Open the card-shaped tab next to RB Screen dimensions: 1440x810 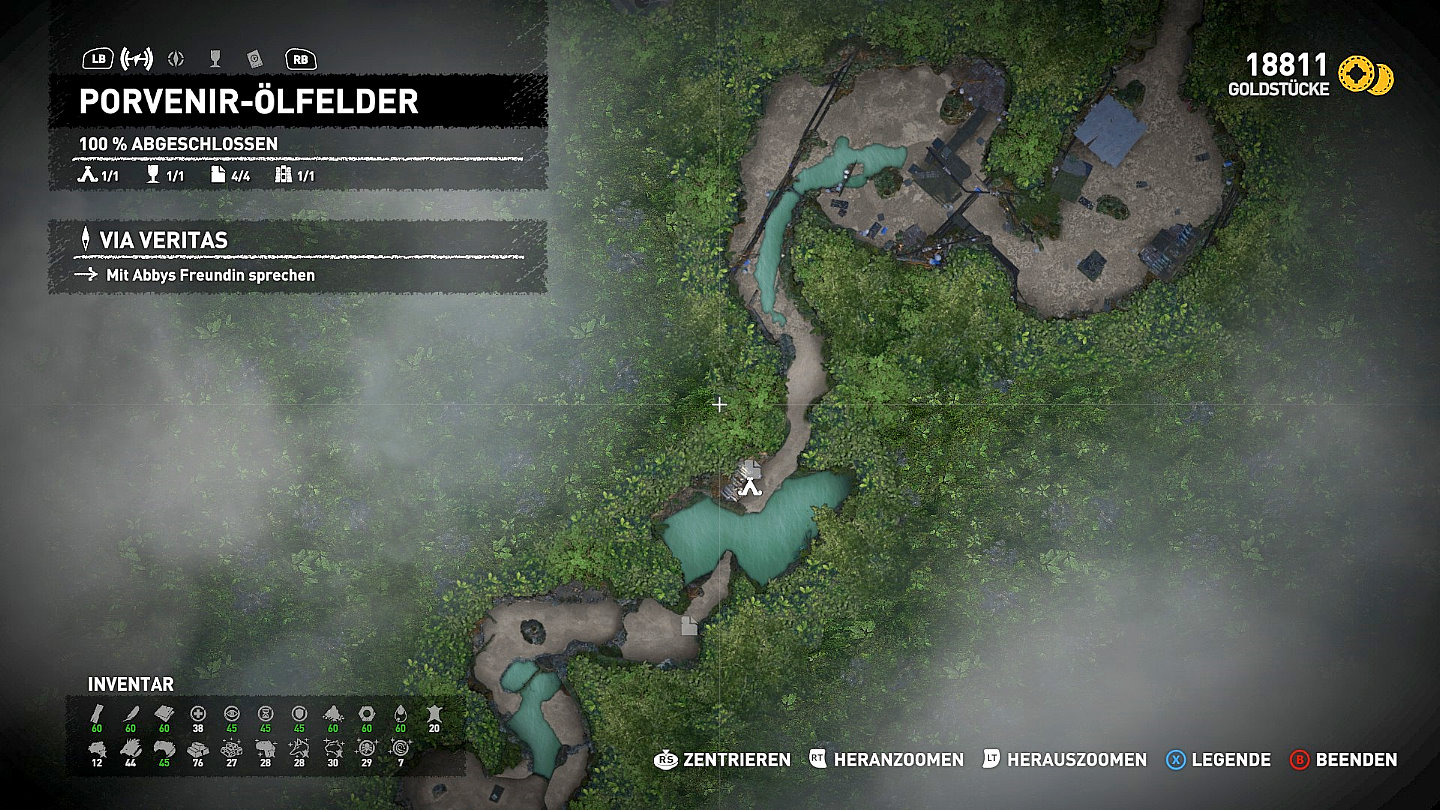point(254,59)
